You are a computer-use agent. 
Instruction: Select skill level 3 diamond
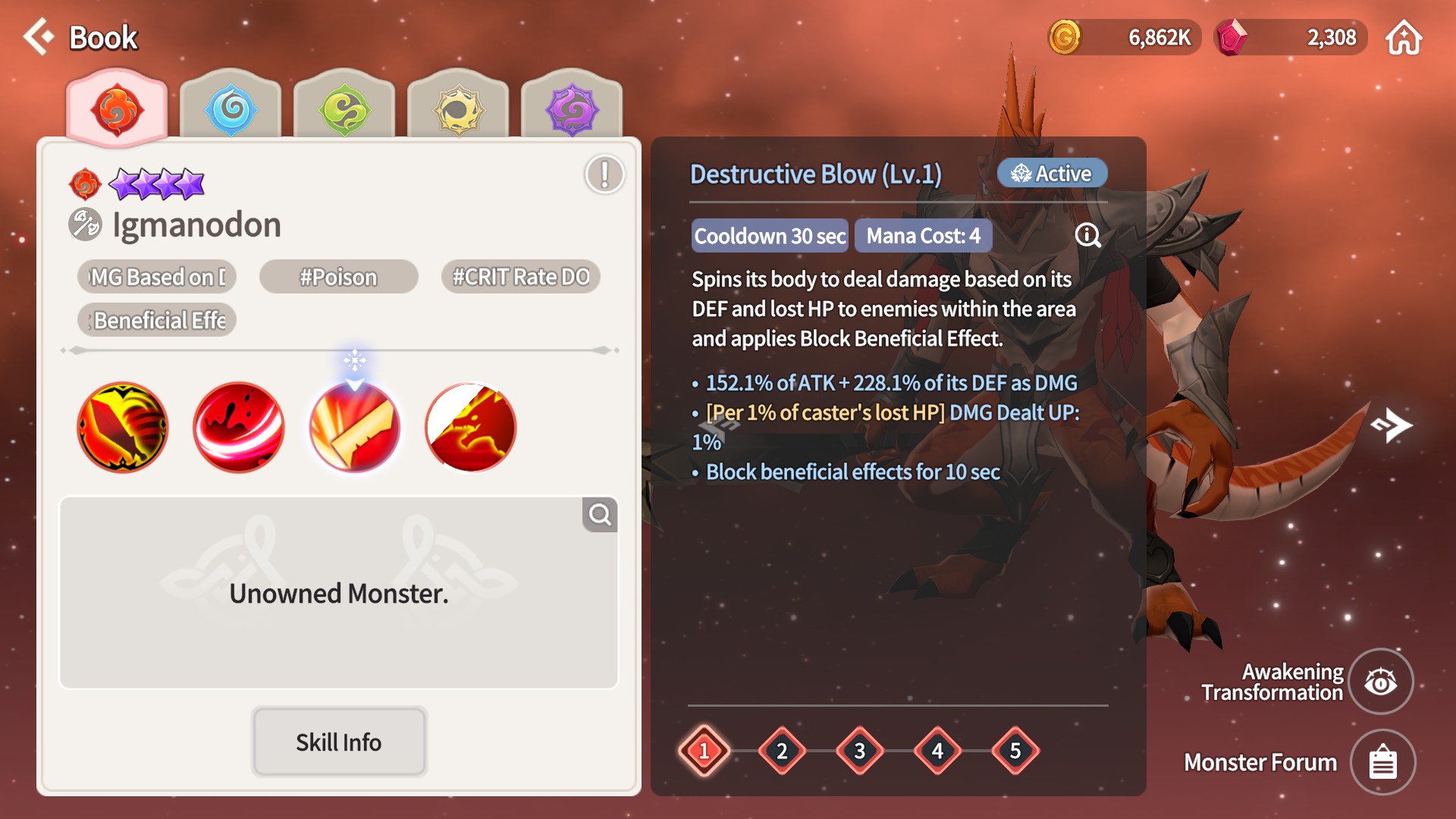[x=860, y=751]
